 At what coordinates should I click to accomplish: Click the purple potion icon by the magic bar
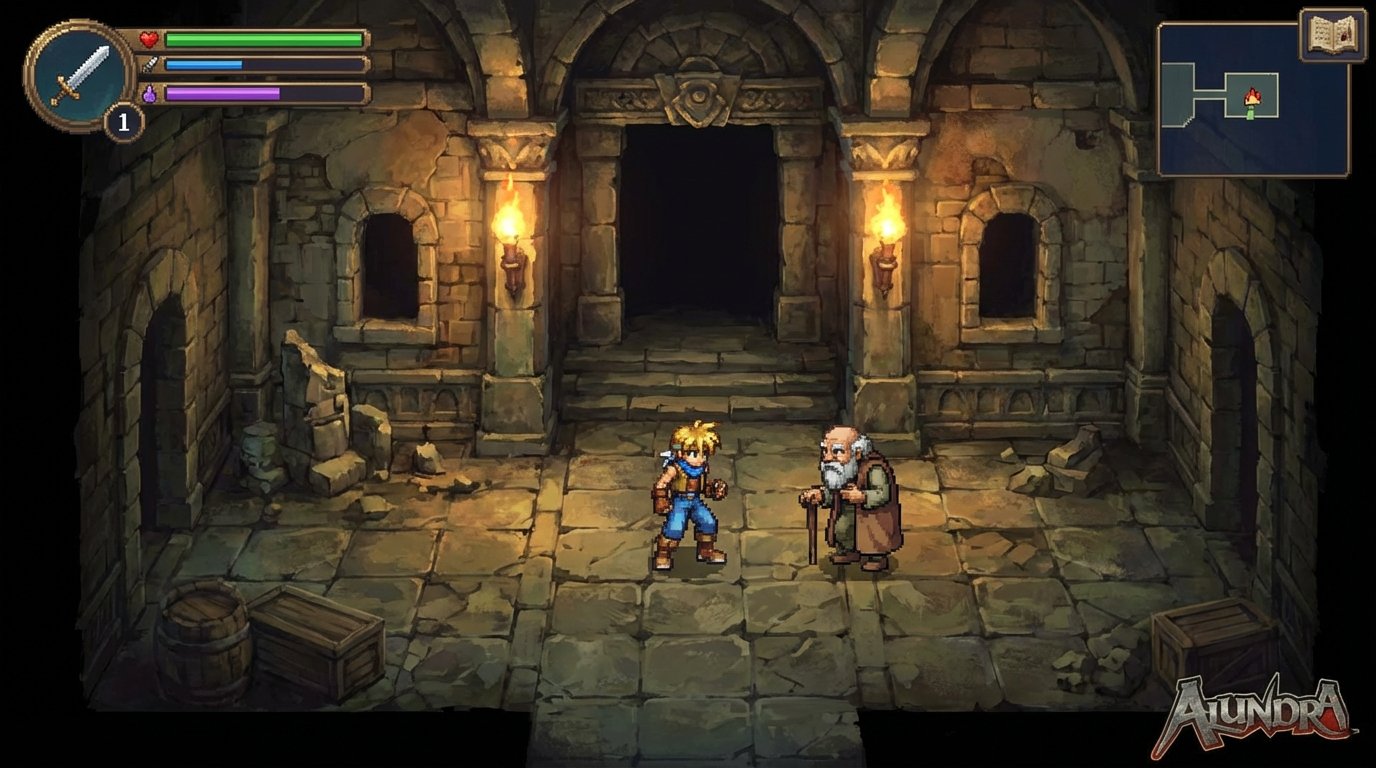tap(151, 92)
